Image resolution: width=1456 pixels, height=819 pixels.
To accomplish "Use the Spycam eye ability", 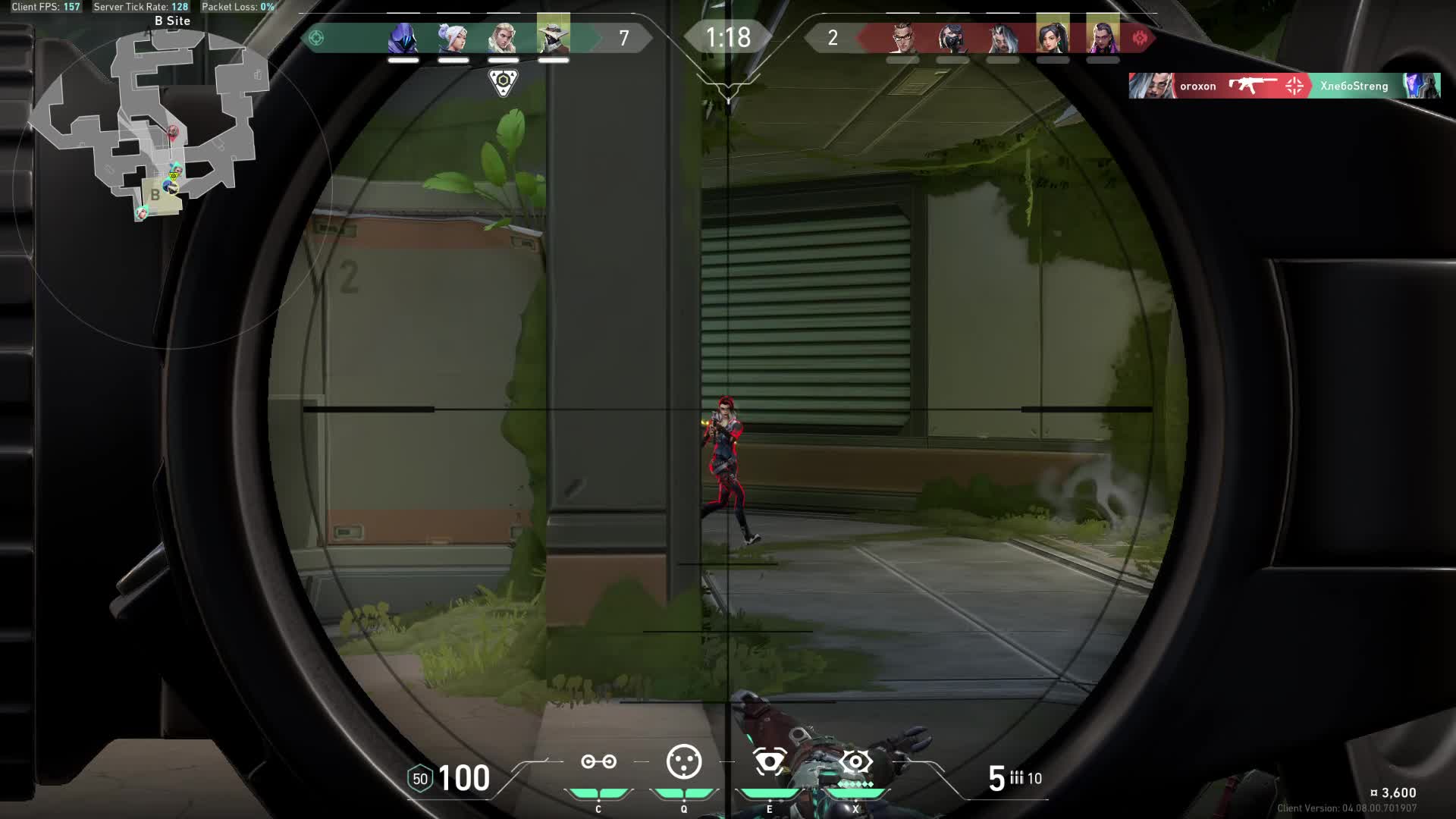I will 769,761.
